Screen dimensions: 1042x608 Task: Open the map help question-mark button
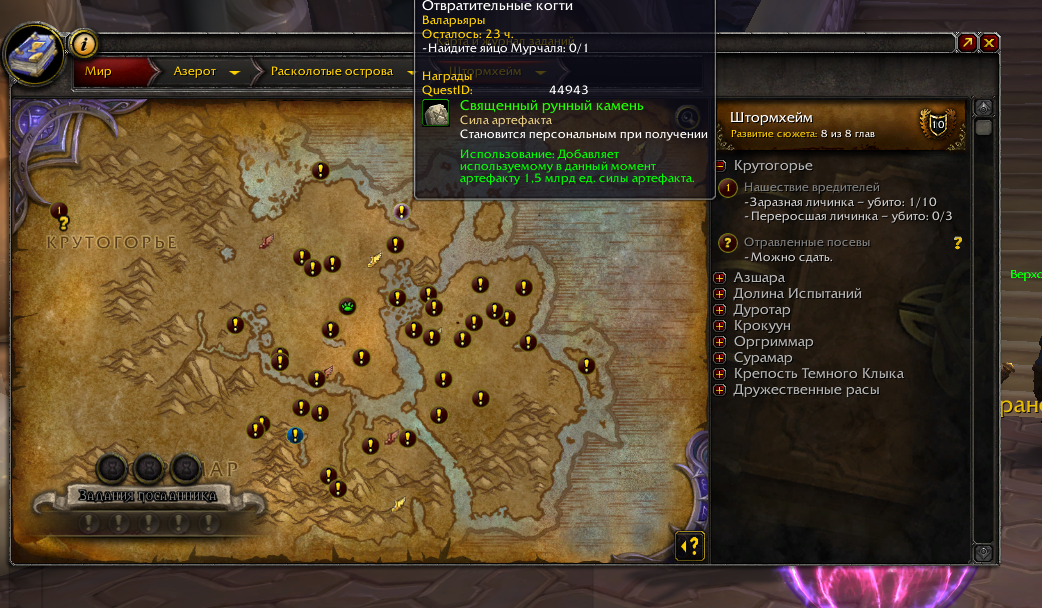point(690,545)
